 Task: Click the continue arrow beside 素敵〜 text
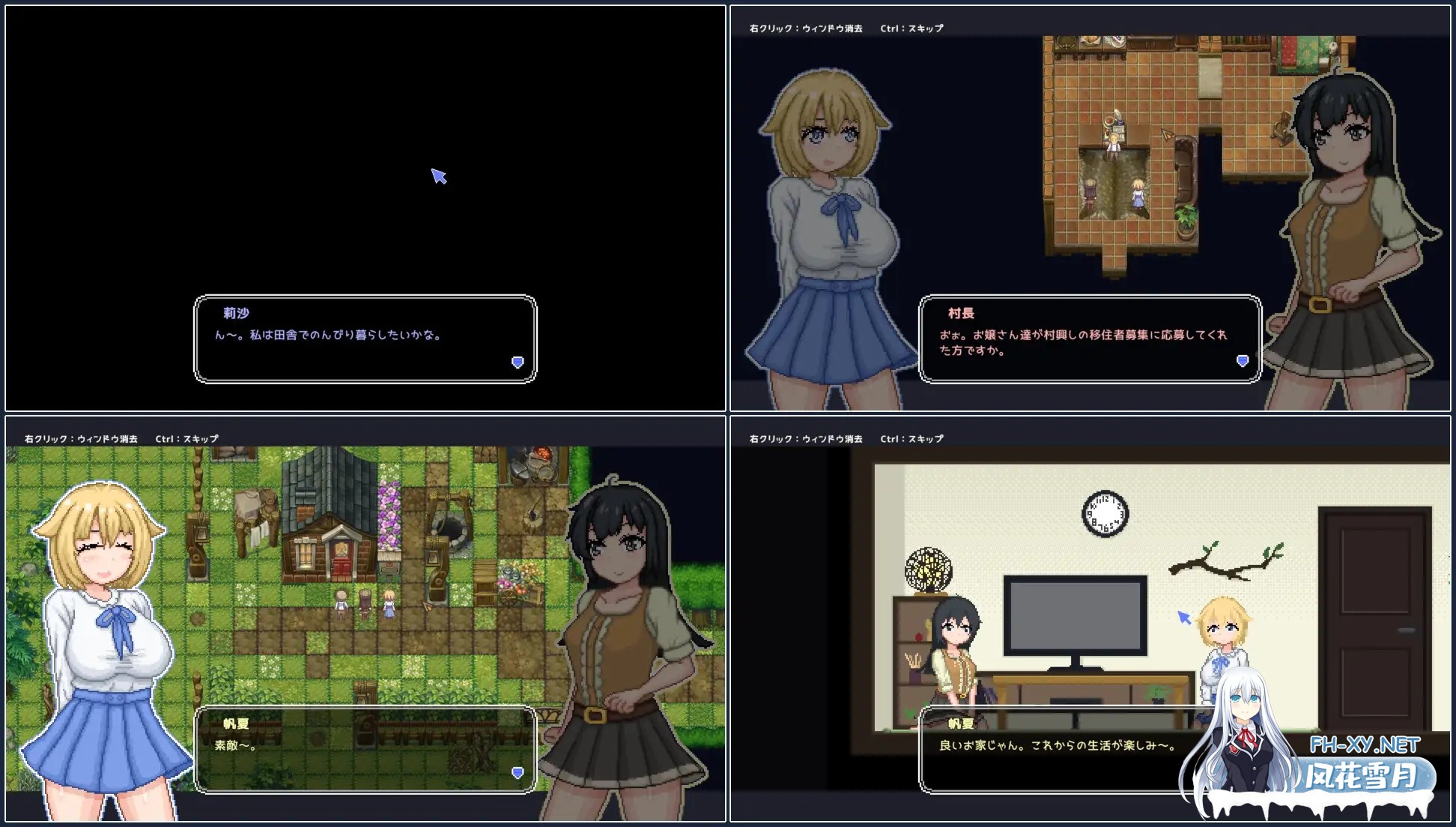[517, 772]
